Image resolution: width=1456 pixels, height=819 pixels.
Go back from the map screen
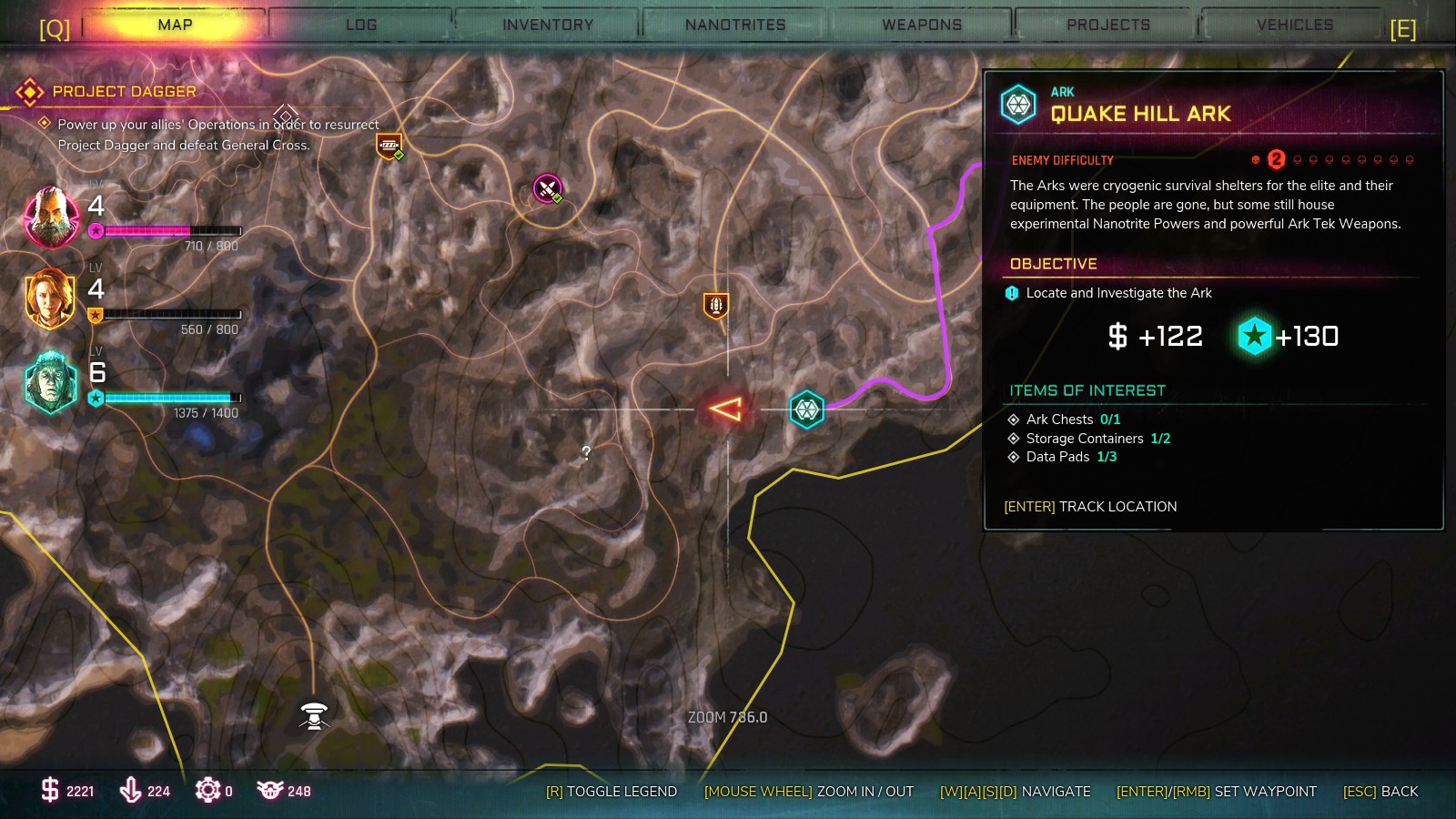1380,792
